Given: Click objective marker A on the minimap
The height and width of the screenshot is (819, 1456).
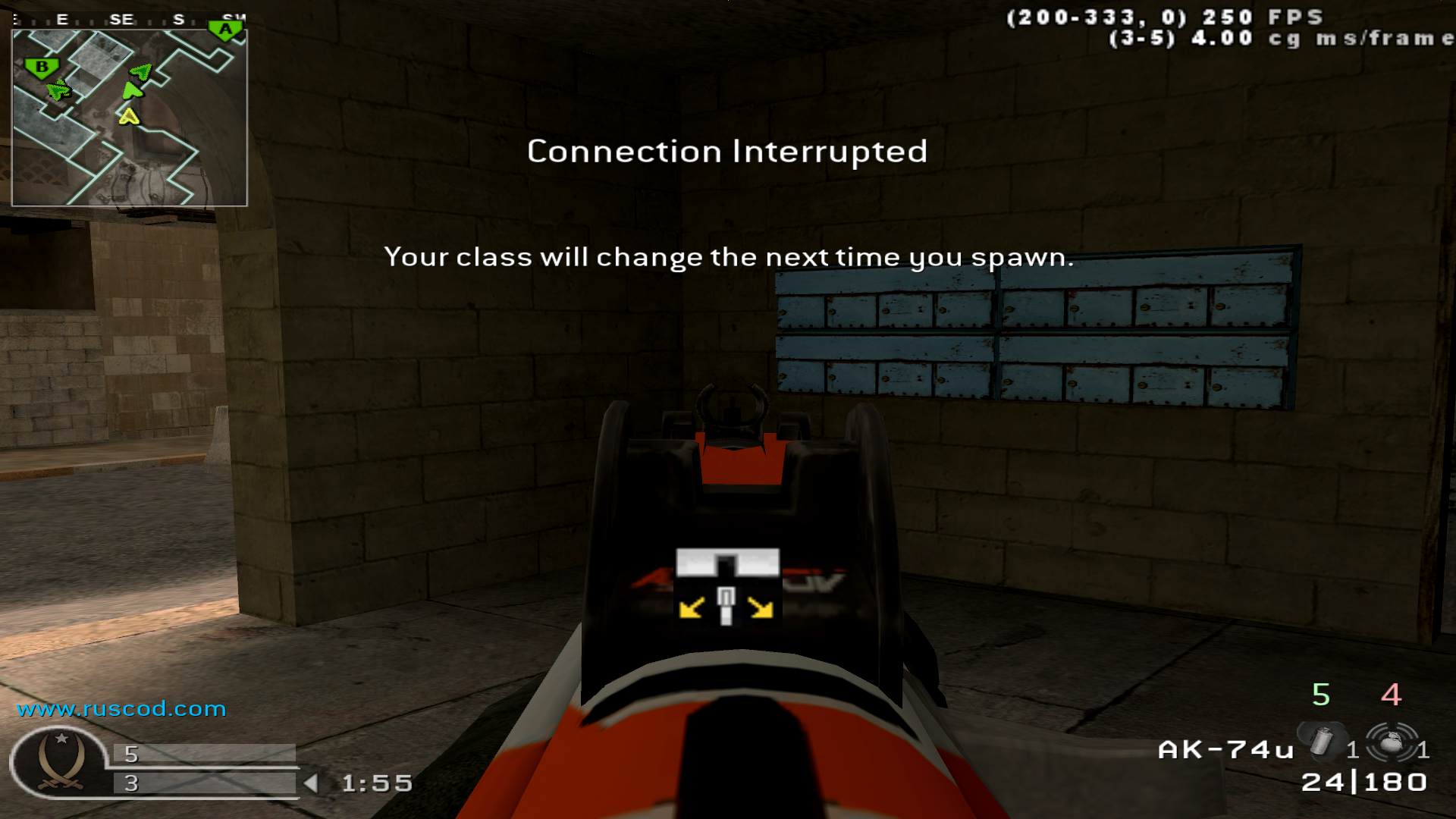Looking at the screenshot, I should [224, 29].
